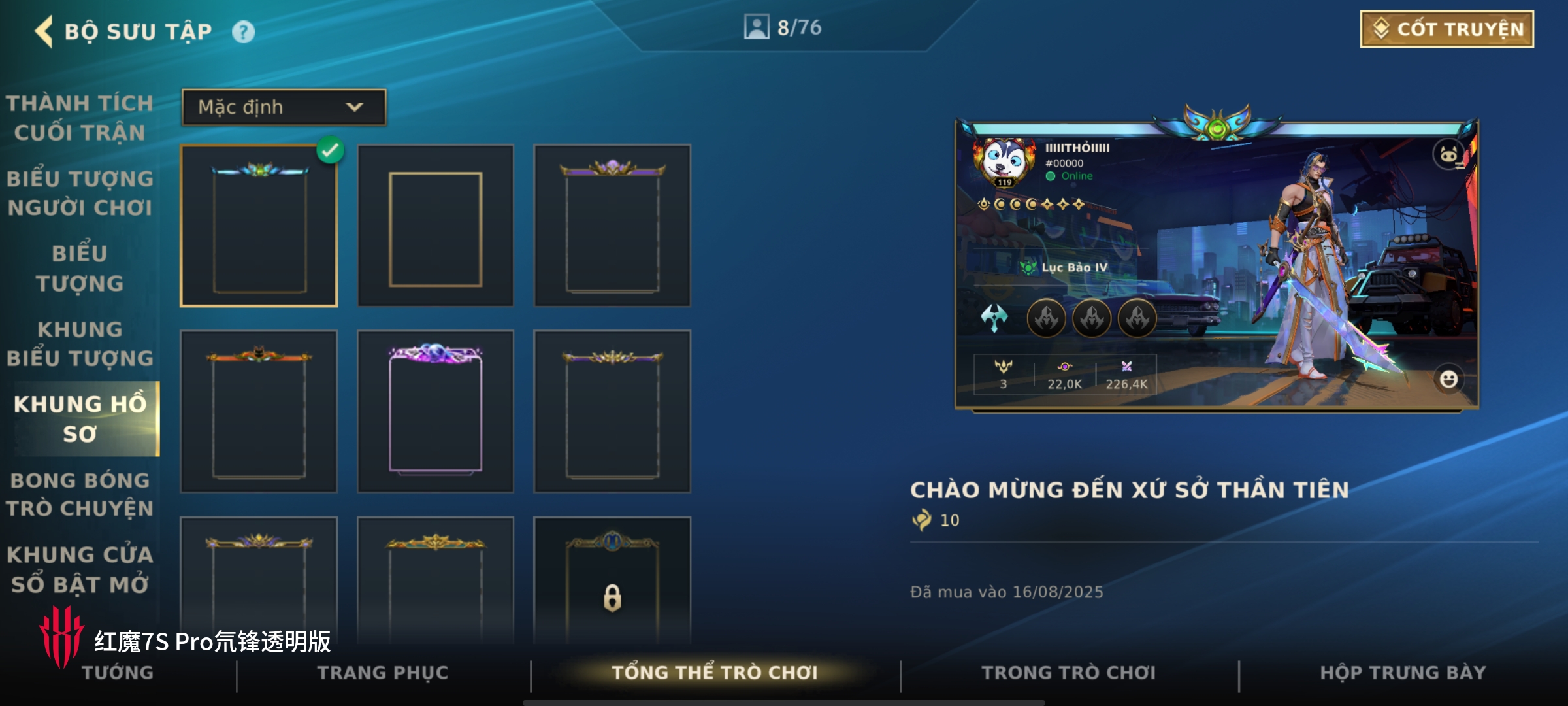
Task: Pick the orange cat-topped profile frame
Action: (259, 411)
